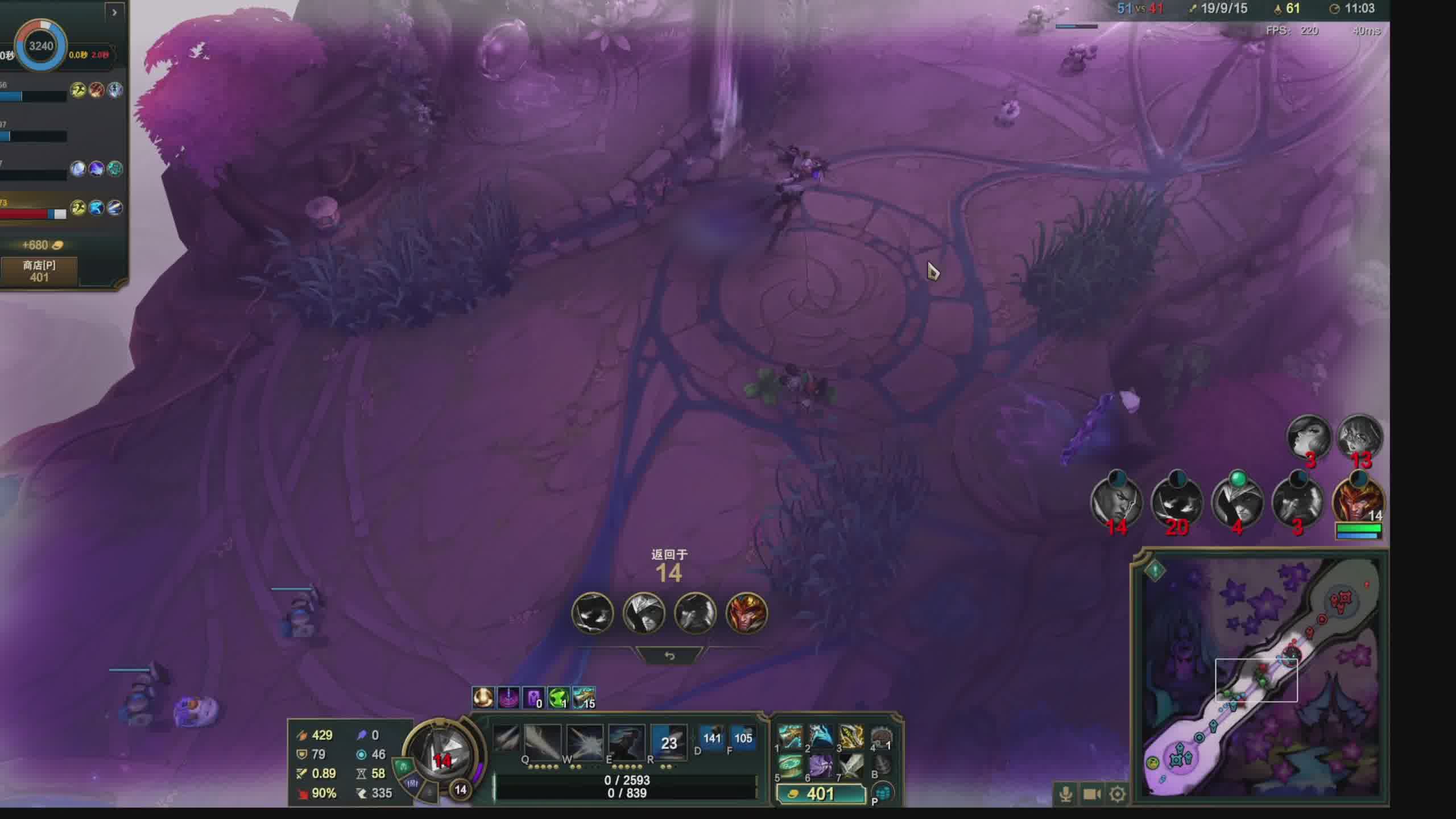The image size is (1456, 819).
Task: Click the W ability icon
Action: tap(543, 742)
